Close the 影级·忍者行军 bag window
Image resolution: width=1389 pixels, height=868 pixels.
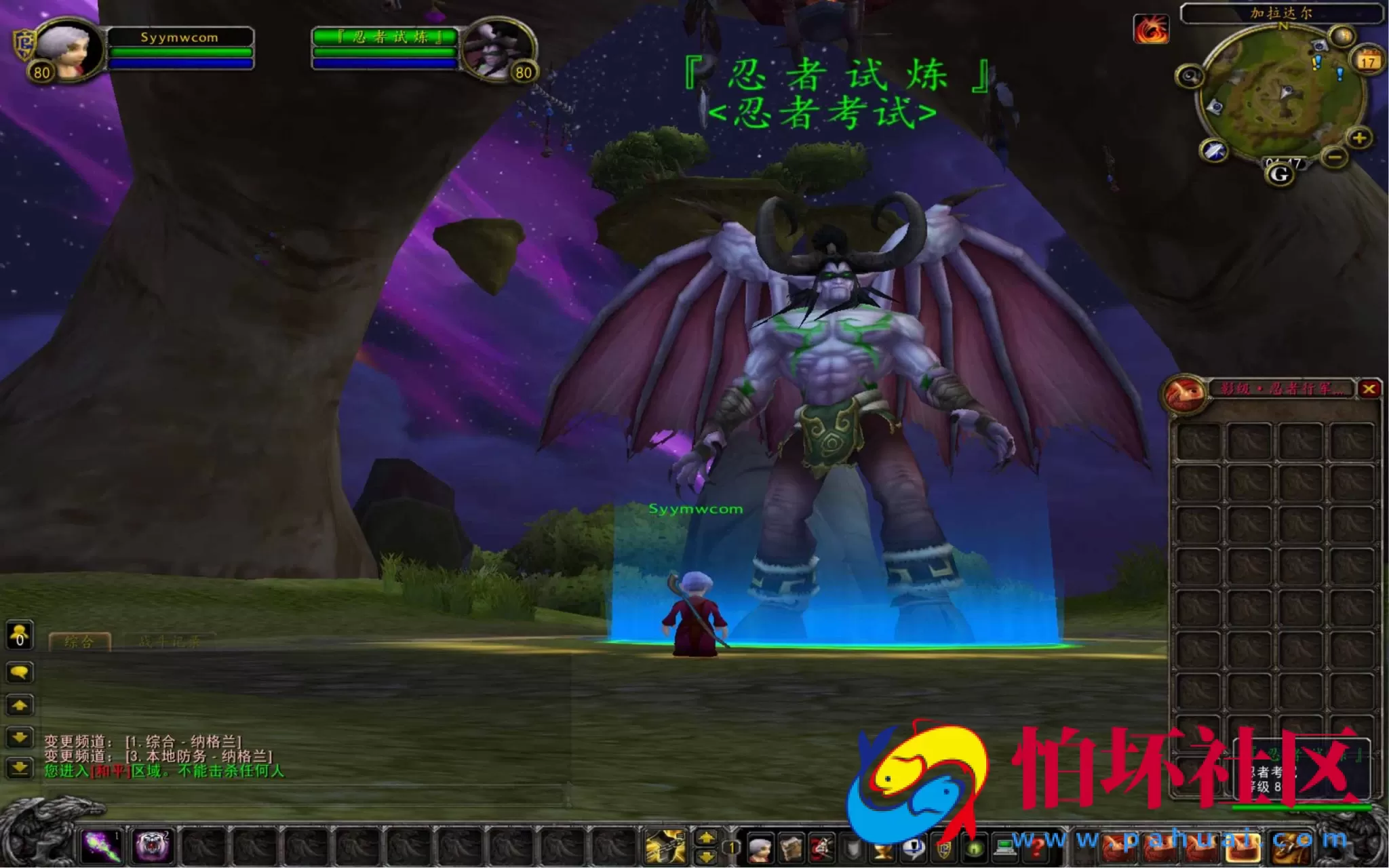(1371, 388)
